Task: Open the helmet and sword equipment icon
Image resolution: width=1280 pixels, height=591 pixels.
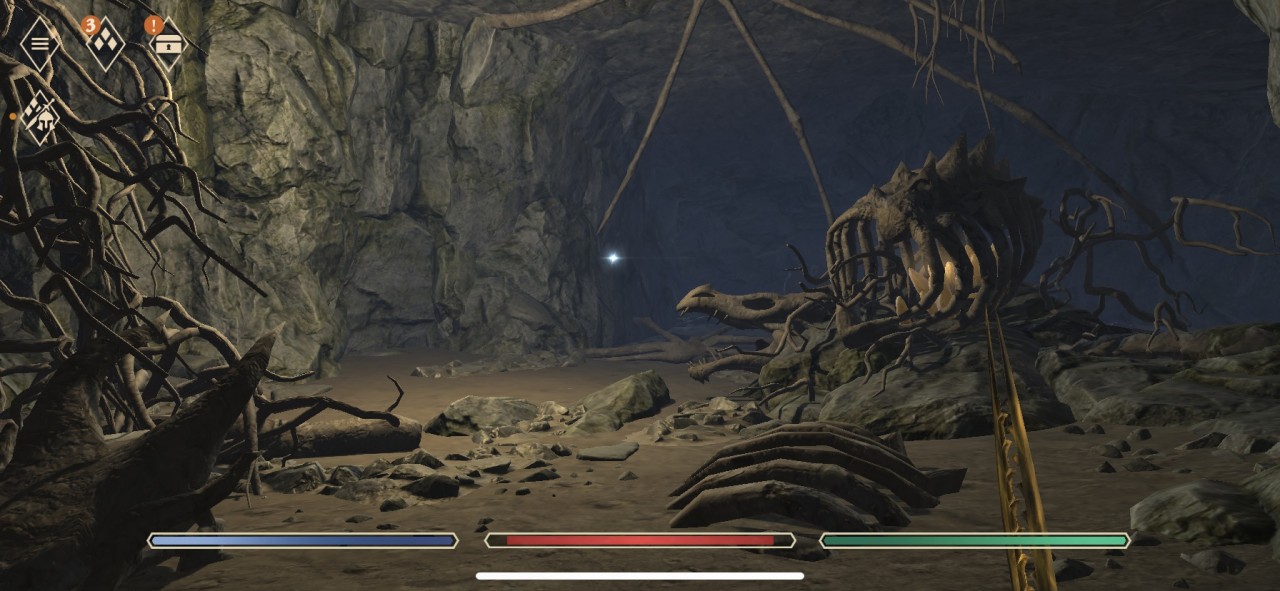Action: pyautogui.click(x=40, y=117)
